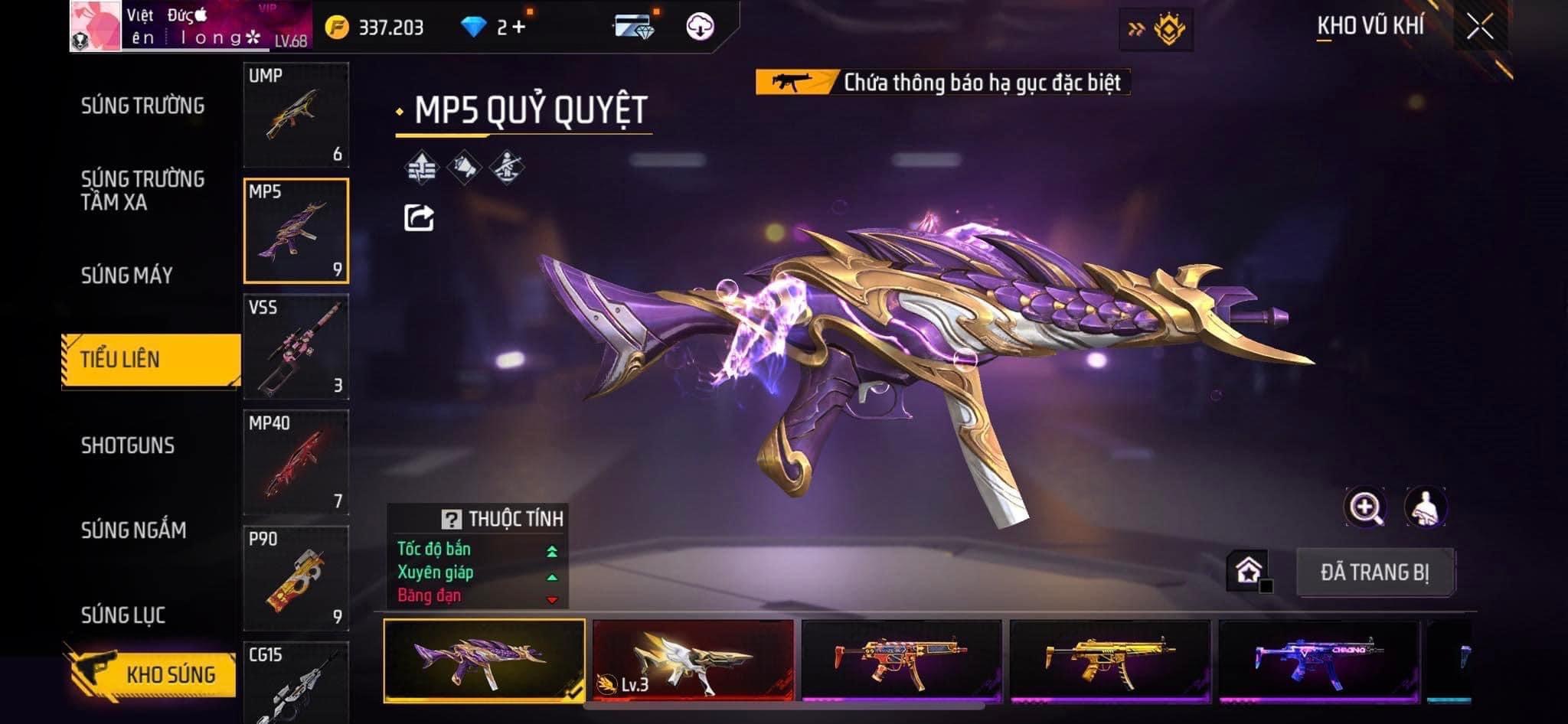Zoom in with the magnifier button
This screenshot has height=724, width=1568.
[x=1364, y=507]
